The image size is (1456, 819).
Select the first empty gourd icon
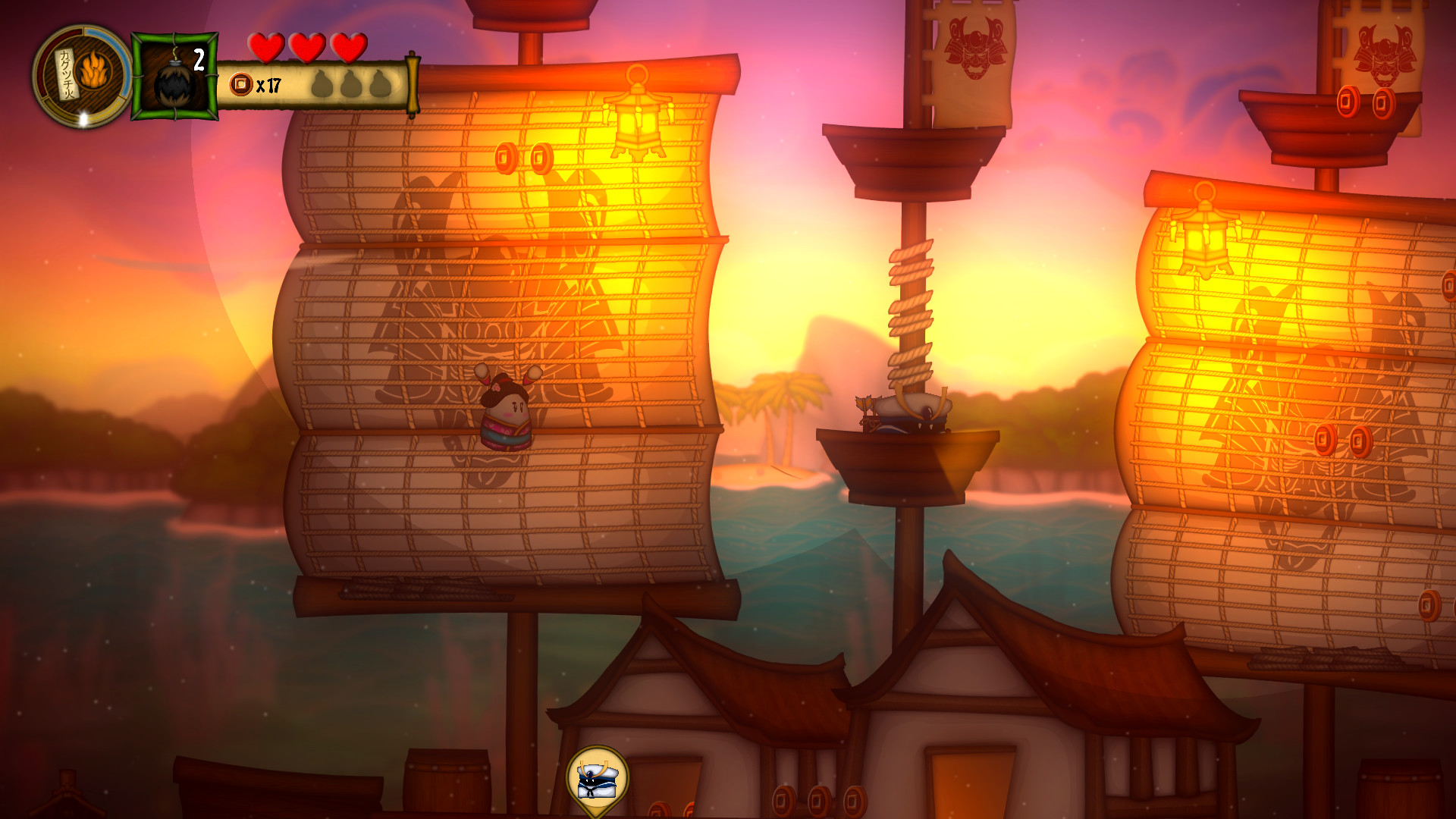point(322,85)
